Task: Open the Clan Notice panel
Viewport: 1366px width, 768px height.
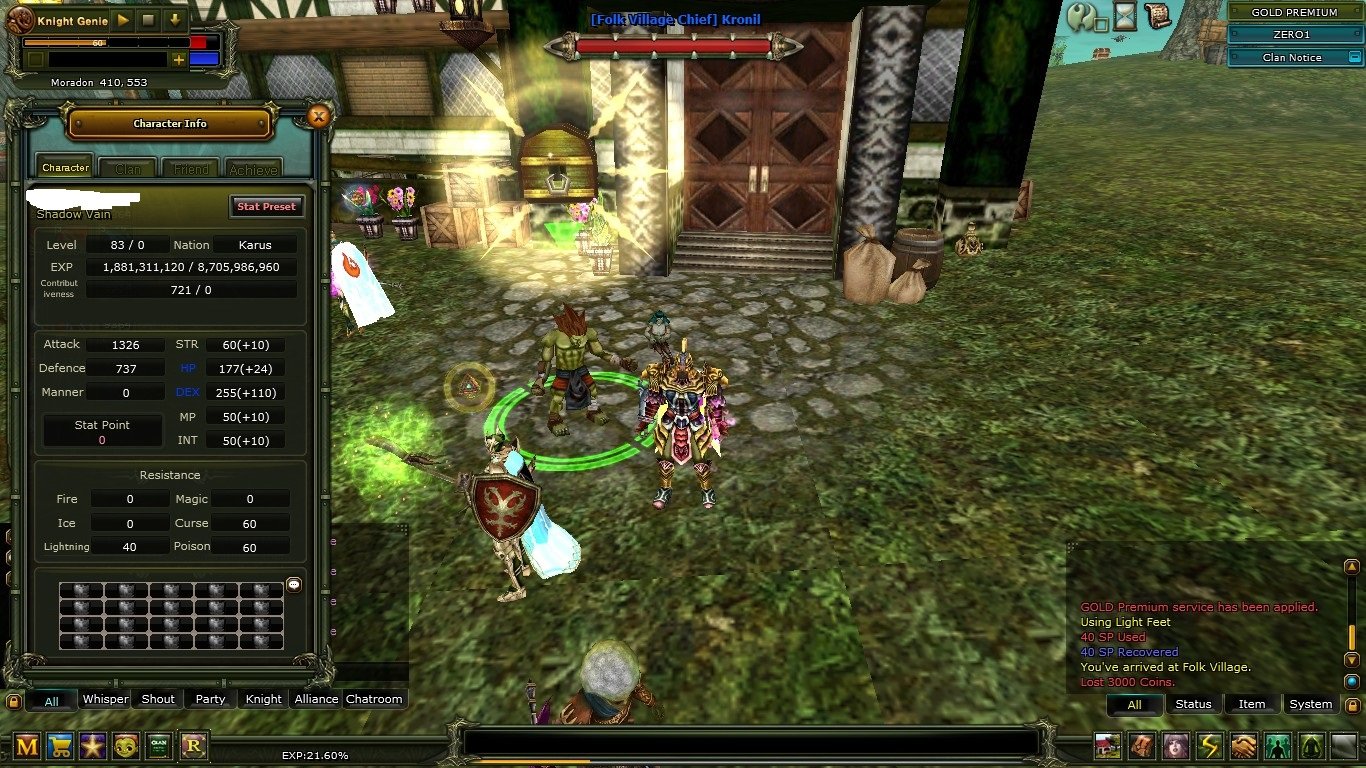Action: (1291, 57)
